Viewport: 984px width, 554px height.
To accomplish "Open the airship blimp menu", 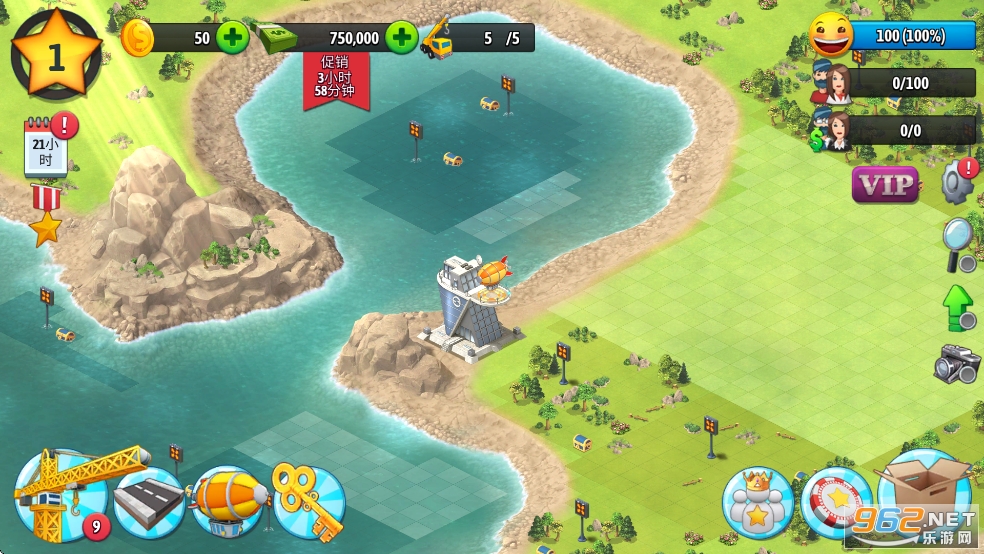I will click(229, 501).
